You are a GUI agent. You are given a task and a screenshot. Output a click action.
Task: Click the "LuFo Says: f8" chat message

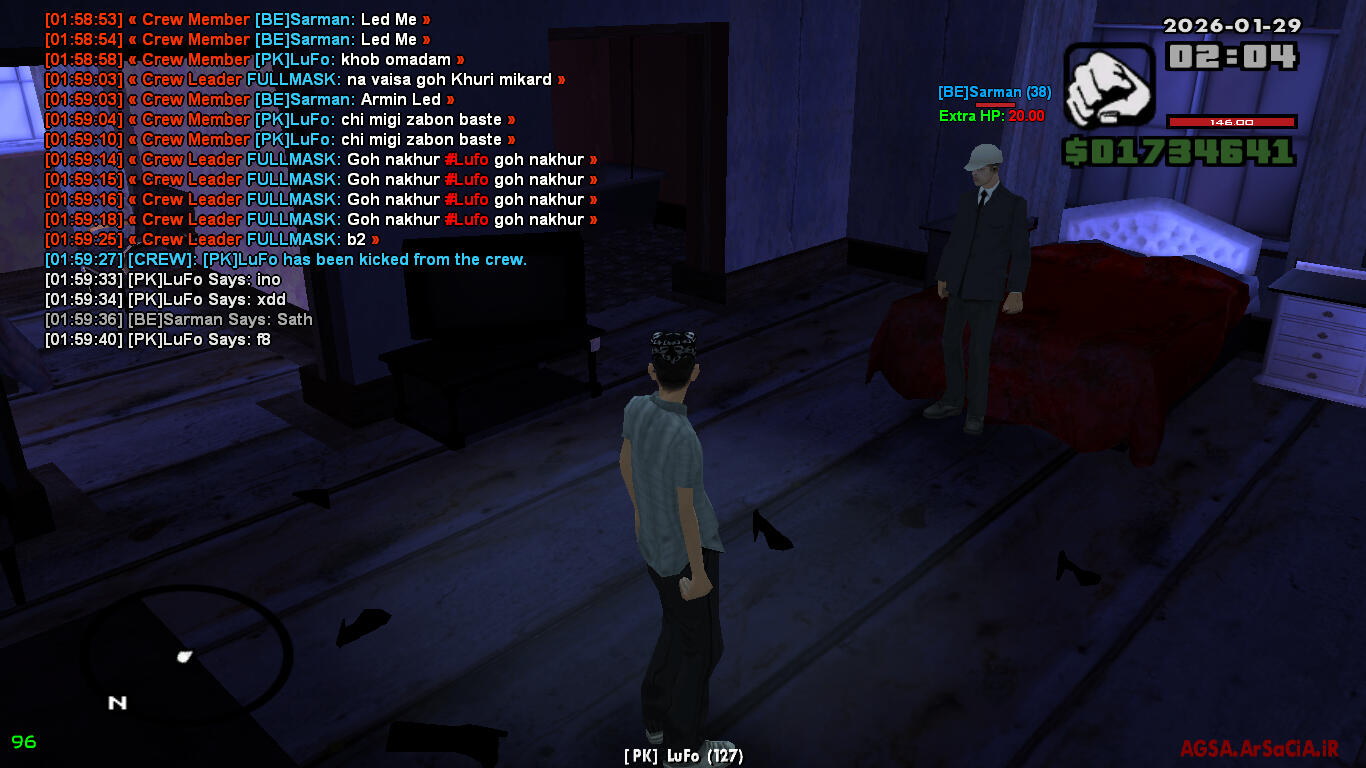[158, 340]
